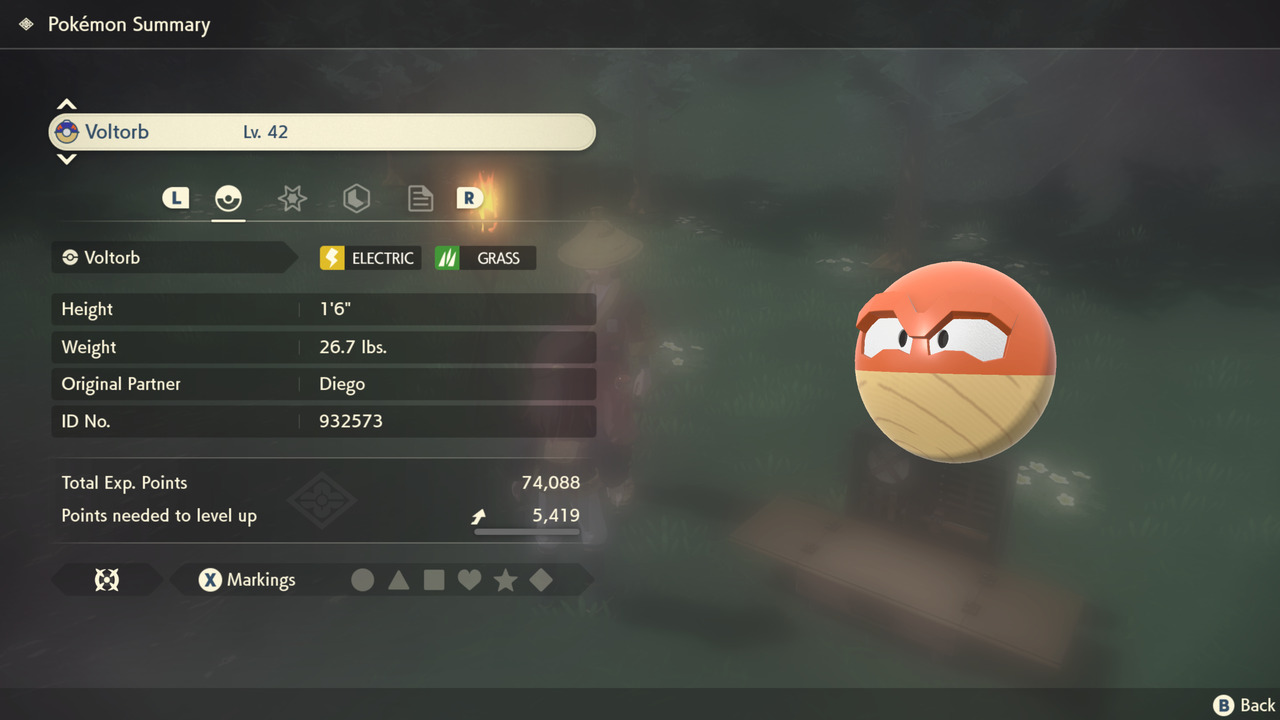Open the star-shaped stats tab

coord(292,198)
